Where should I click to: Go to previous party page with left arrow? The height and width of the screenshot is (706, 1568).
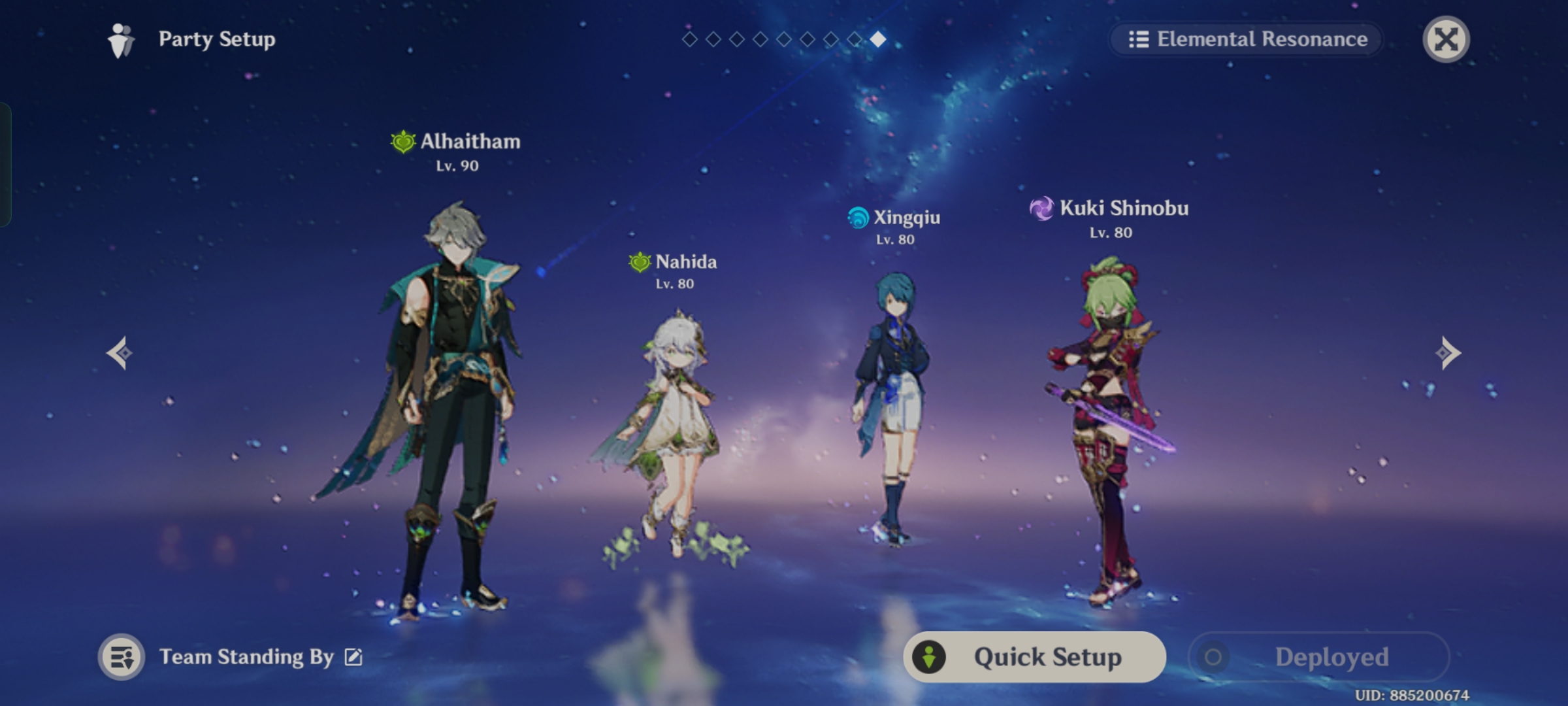[120, 352]
